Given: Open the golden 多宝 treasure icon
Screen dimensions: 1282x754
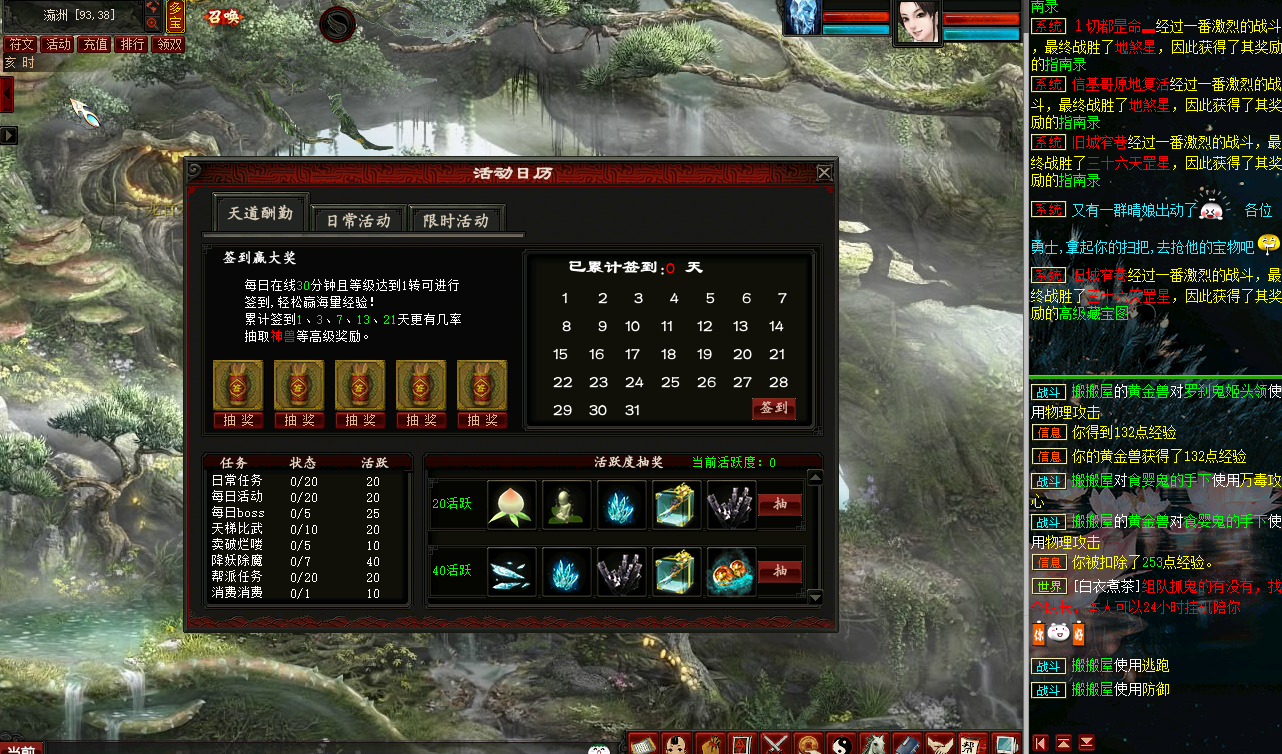Looking at the screenshot, I should point(176,15).
